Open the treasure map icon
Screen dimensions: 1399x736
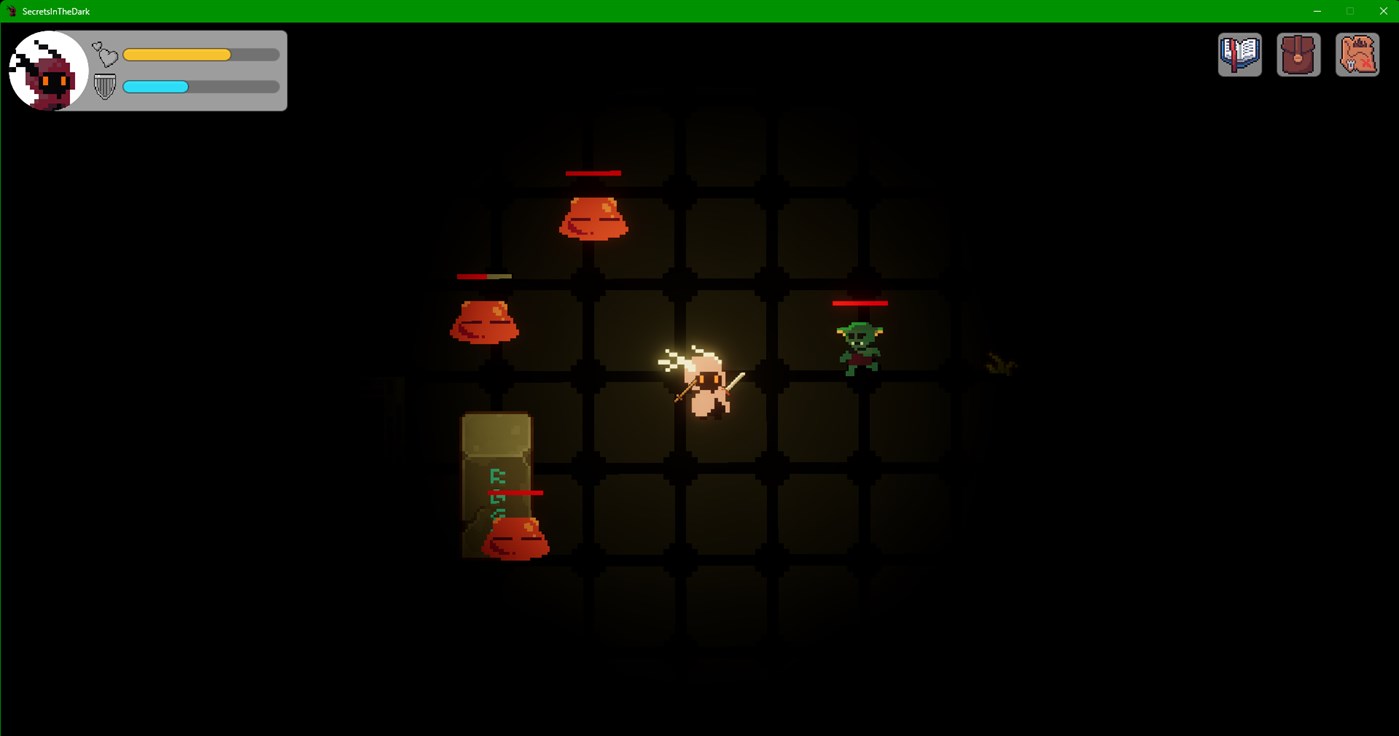[1356, 54]
